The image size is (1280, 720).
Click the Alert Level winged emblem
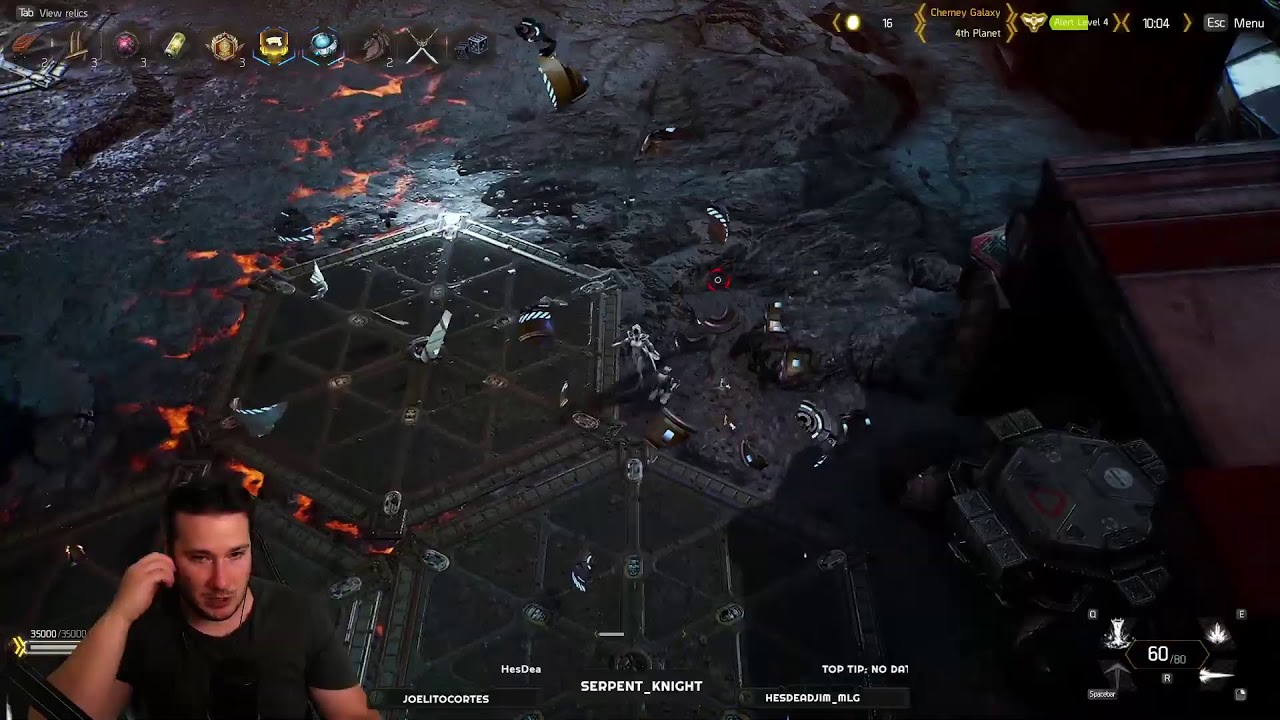coord(1034,22)
